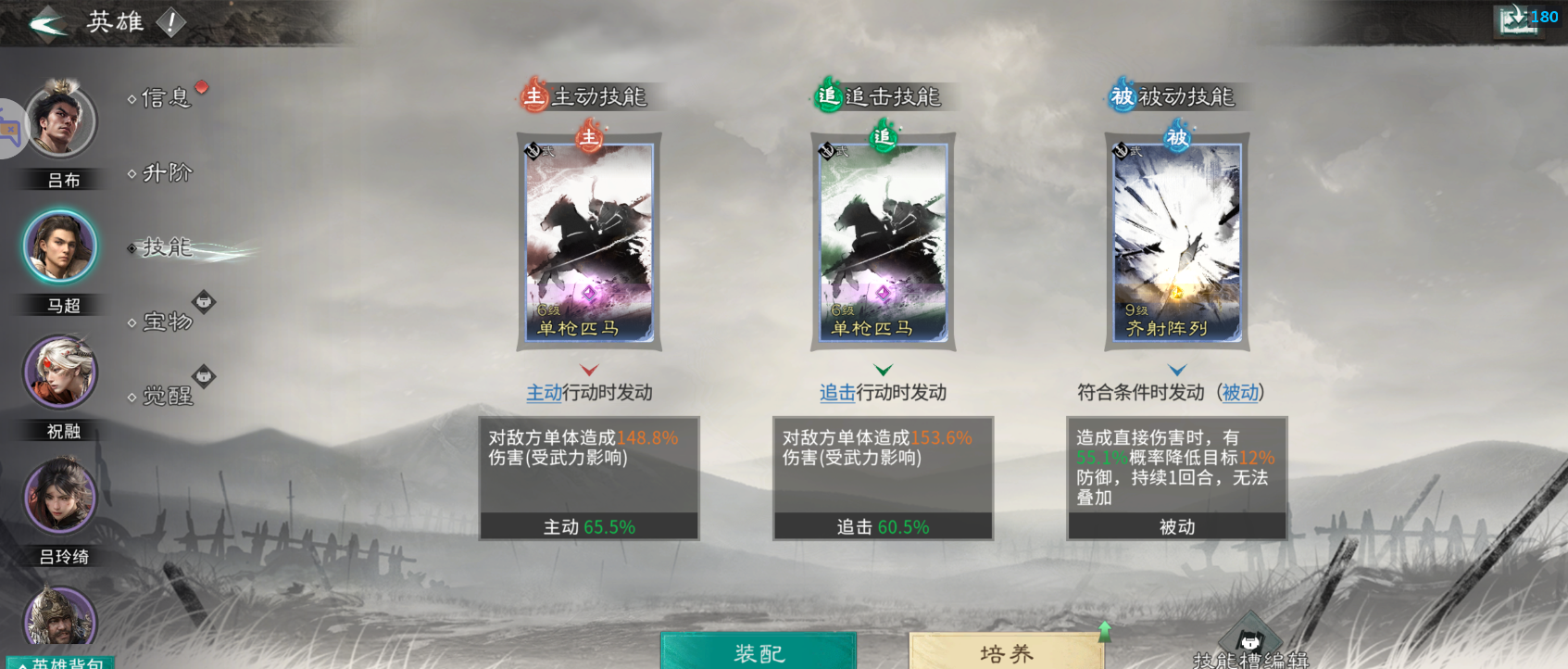Click the blue 被动 link in the passive skill text
This screenshot has height=669, width=1568.
[x=1241, y=392]
